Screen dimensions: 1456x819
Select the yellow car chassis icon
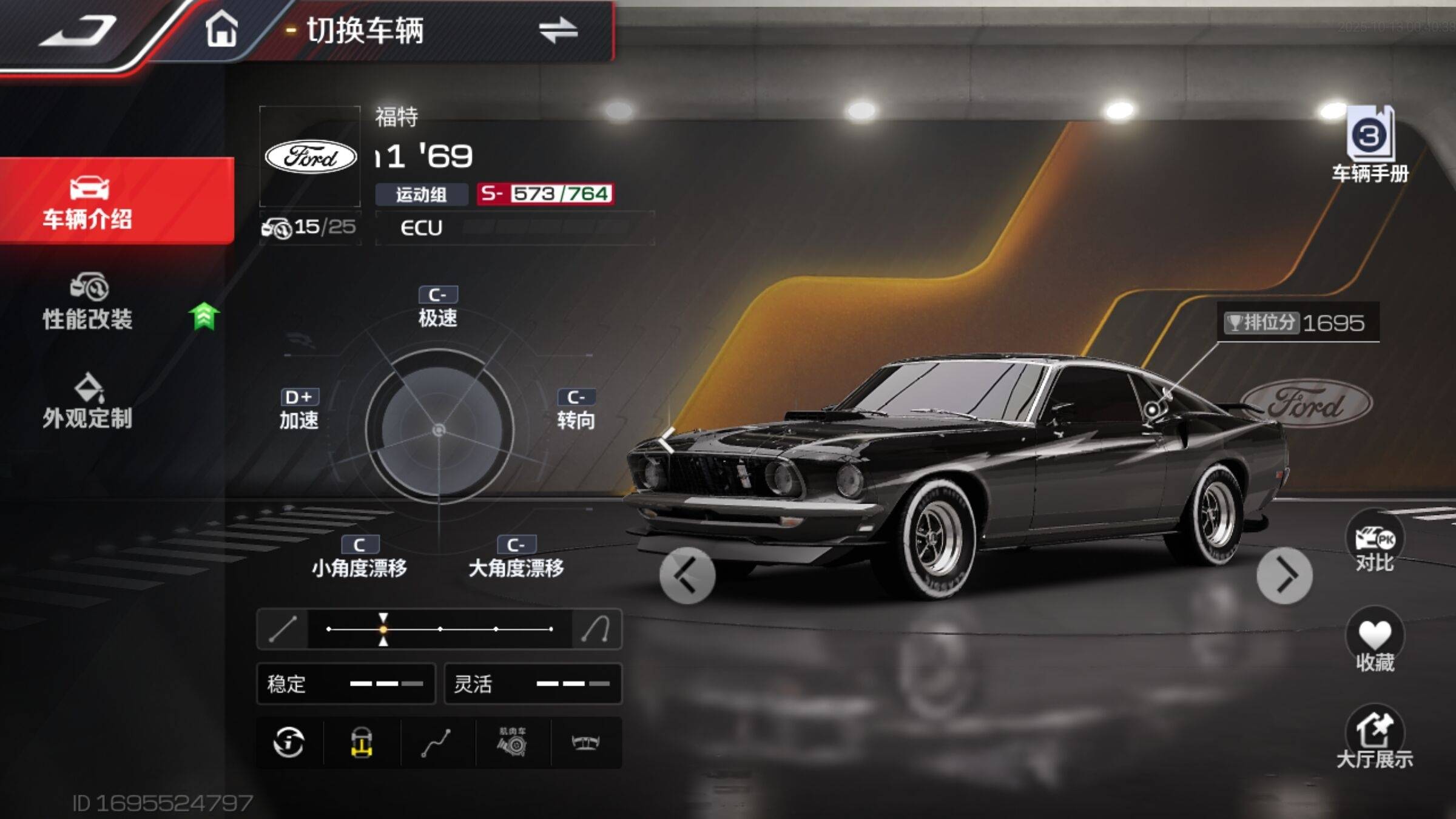[362, 742]
